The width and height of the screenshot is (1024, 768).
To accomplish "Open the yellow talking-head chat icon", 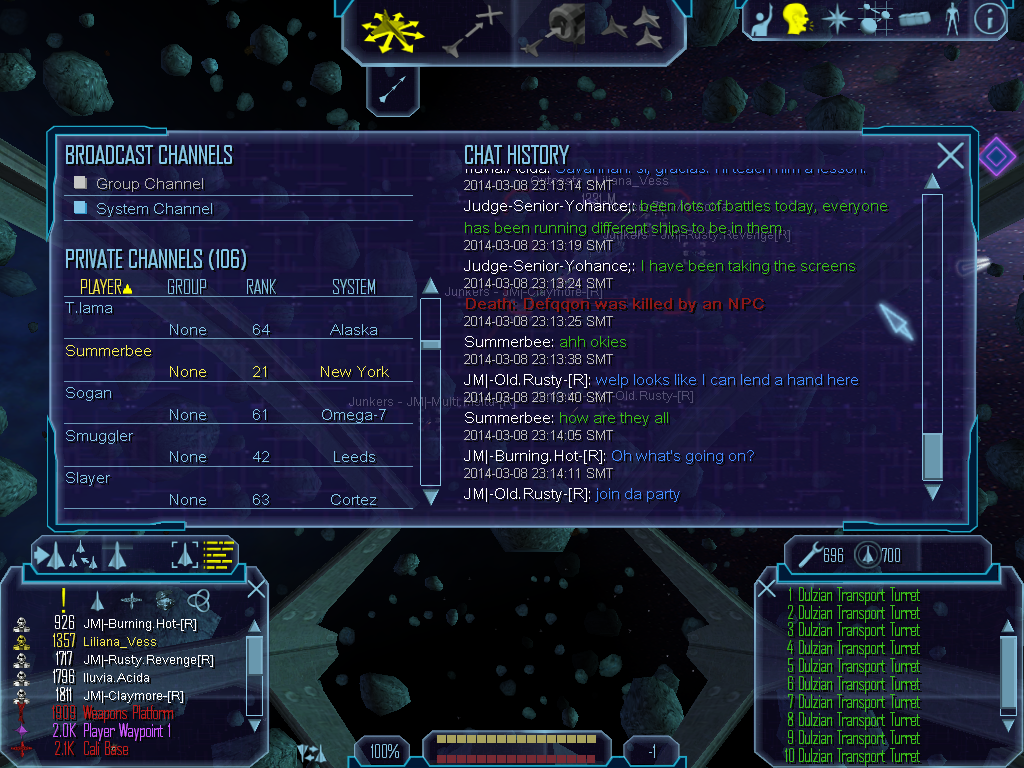I will point(796,19).
